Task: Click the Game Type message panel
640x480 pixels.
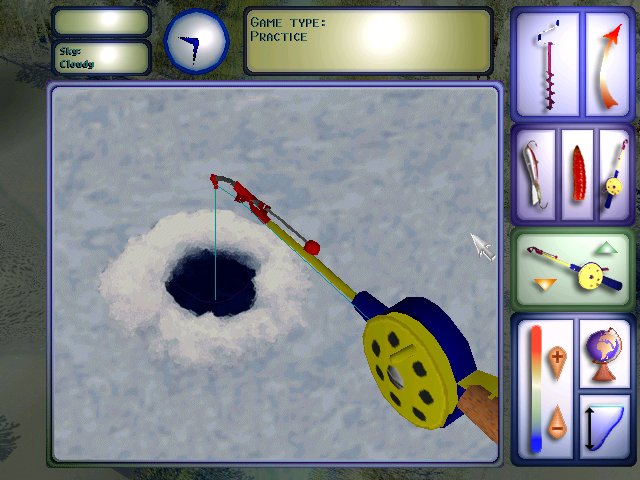Action: click(x=367, y=42)
